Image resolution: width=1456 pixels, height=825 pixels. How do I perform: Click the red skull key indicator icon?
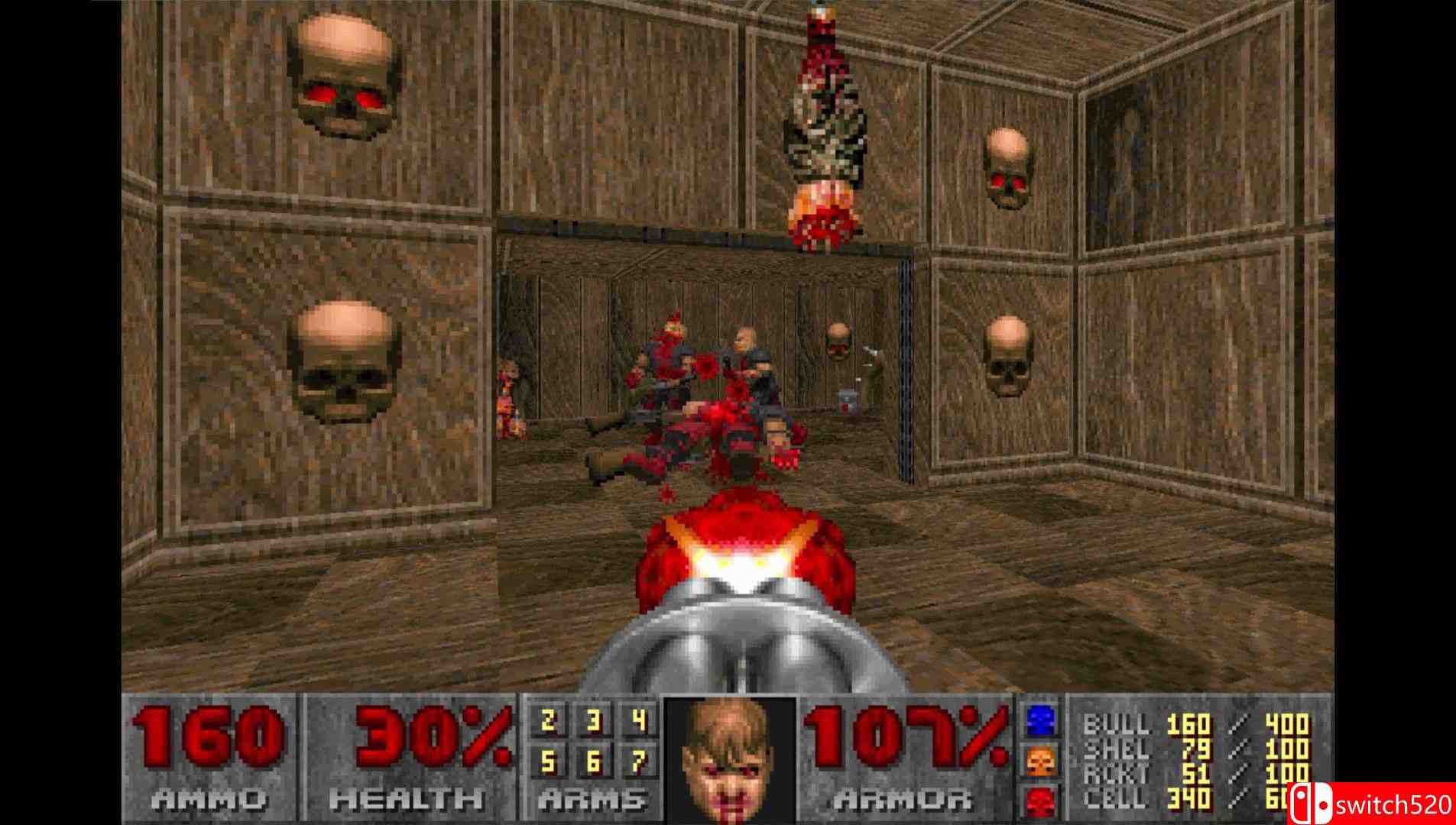[x=1039, y=802]
